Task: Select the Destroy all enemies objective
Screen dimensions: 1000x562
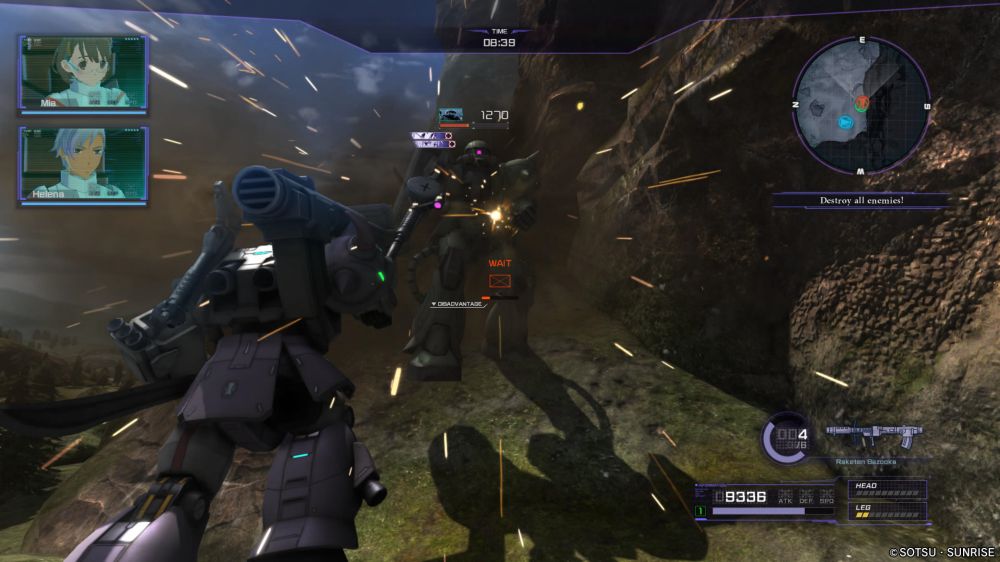Action: click(x=860, y=201)
